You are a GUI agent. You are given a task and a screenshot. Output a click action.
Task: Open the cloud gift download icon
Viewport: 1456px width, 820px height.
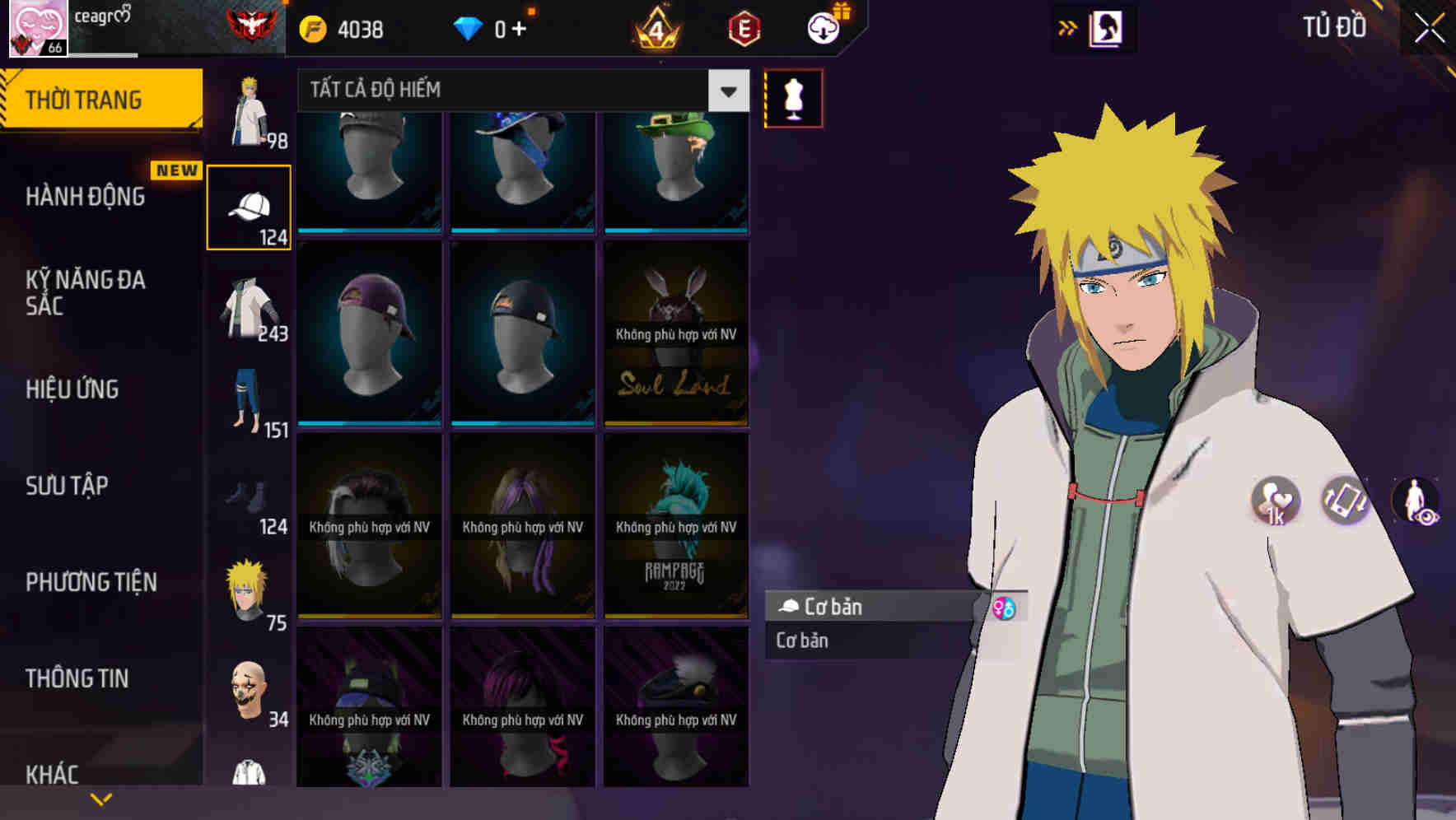click(822, 27)
